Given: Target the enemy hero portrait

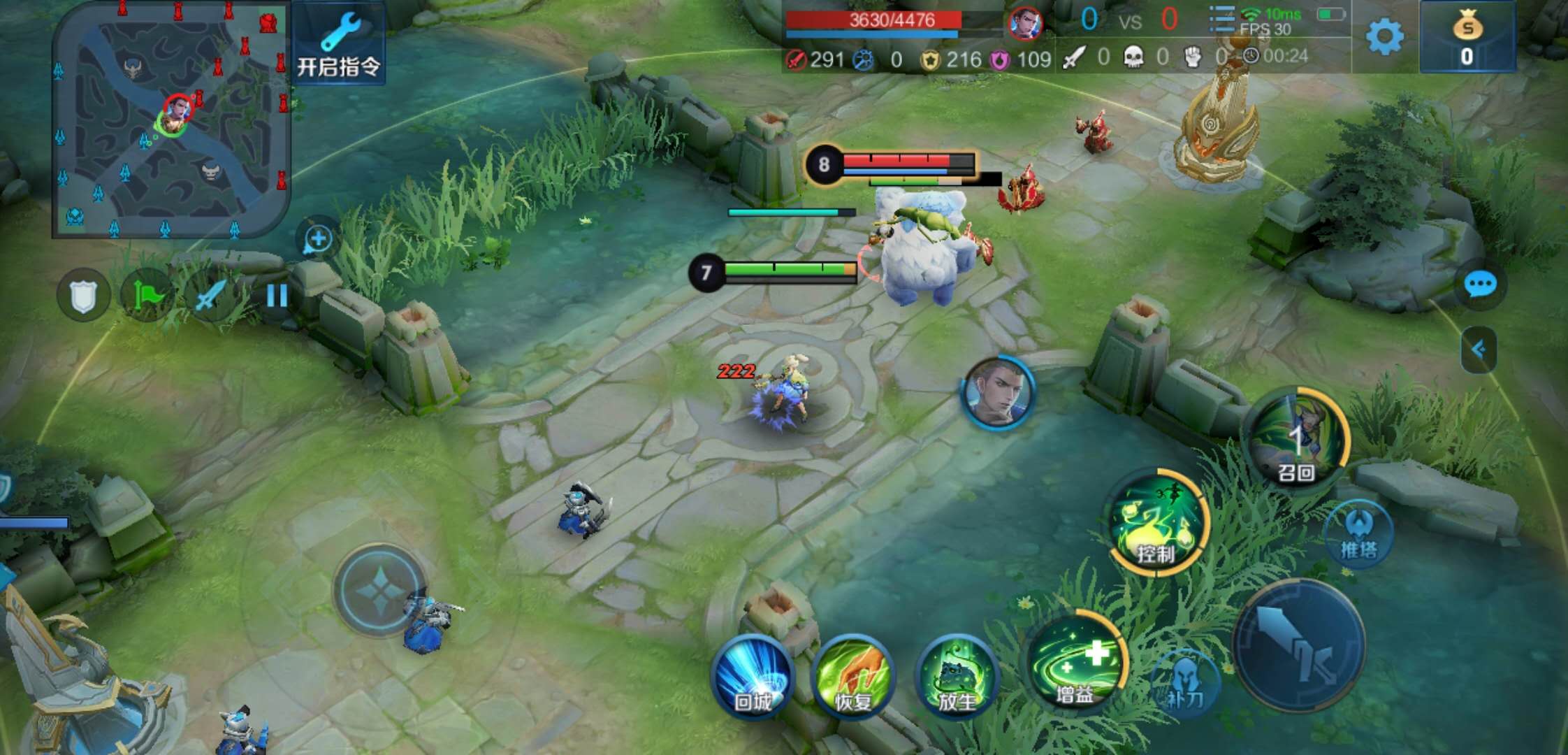Looking at the screenshot, I should pyautogui.click(x=998, y=393).
